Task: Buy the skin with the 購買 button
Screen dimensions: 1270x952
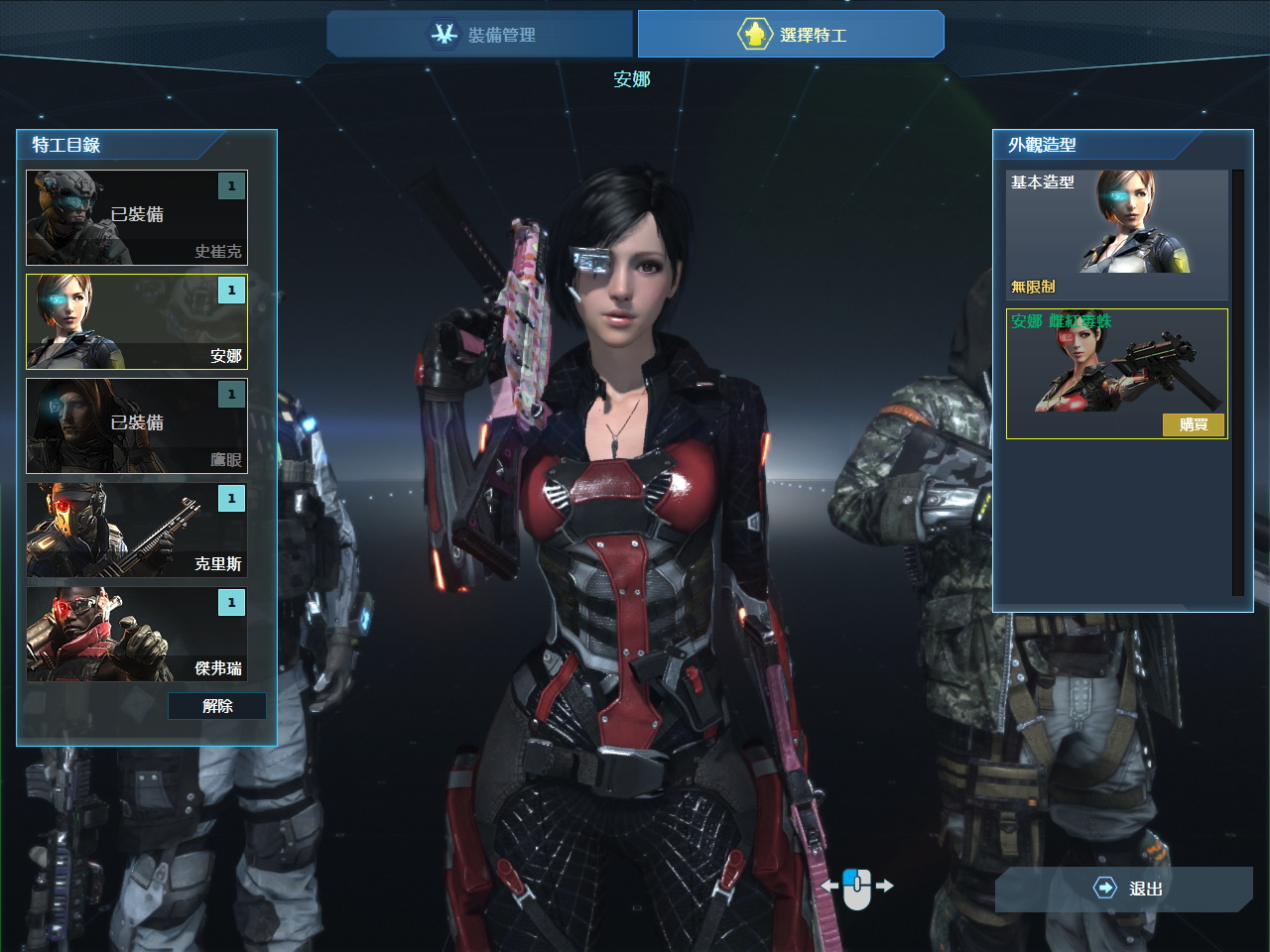Action: click(1194, 424)
